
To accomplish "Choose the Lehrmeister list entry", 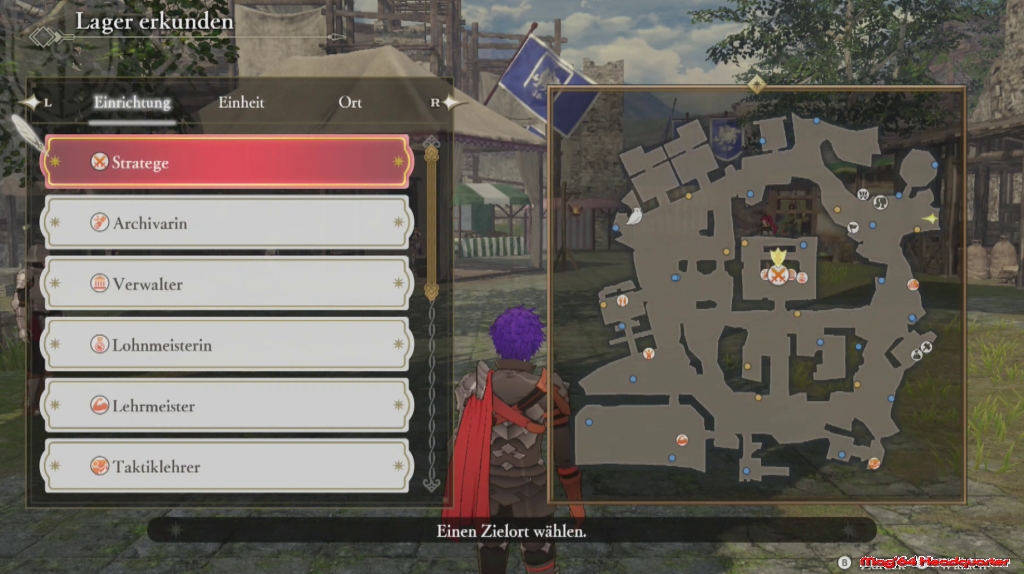I will tap(228, 406).
